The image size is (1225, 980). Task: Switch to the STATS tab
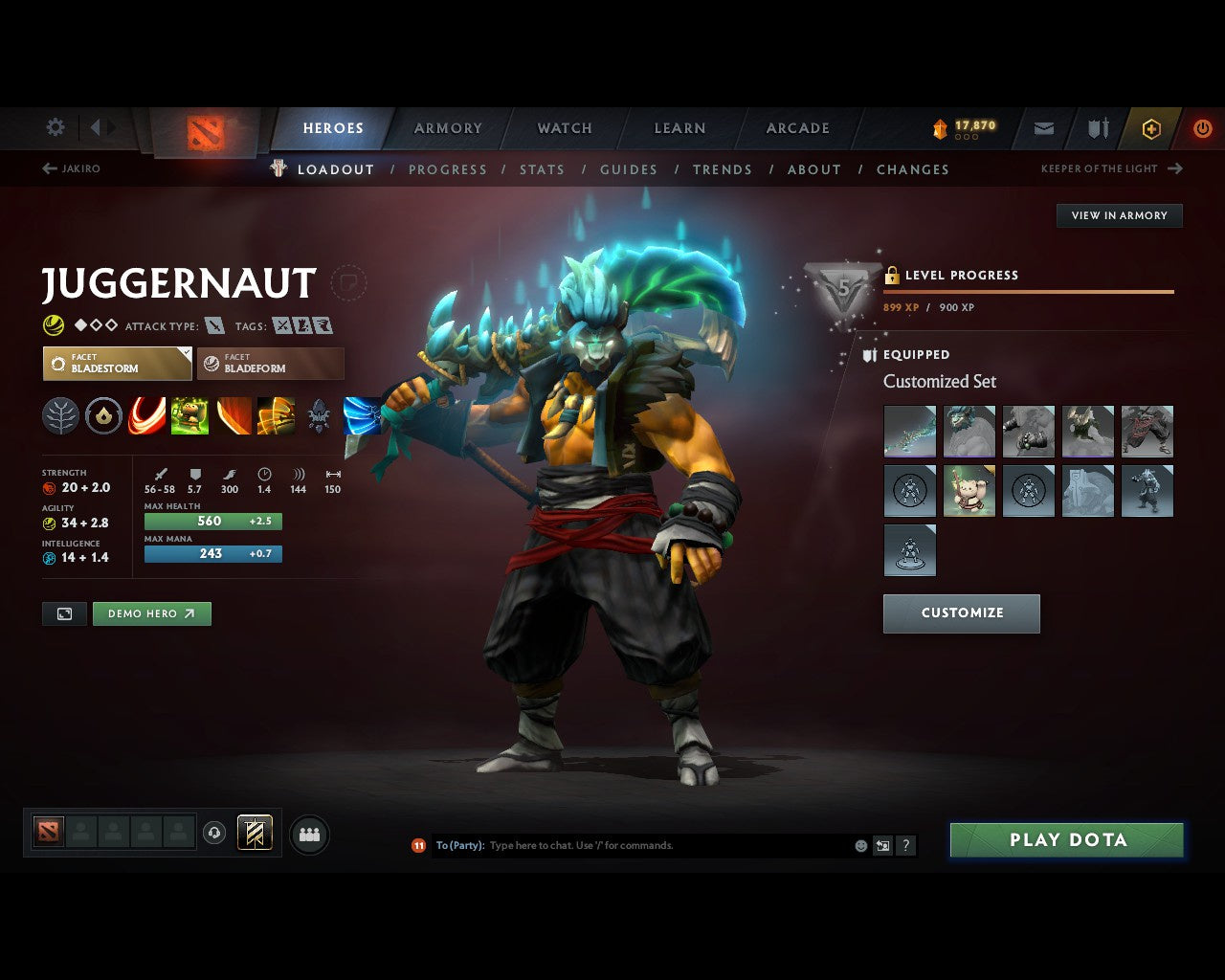542,169
